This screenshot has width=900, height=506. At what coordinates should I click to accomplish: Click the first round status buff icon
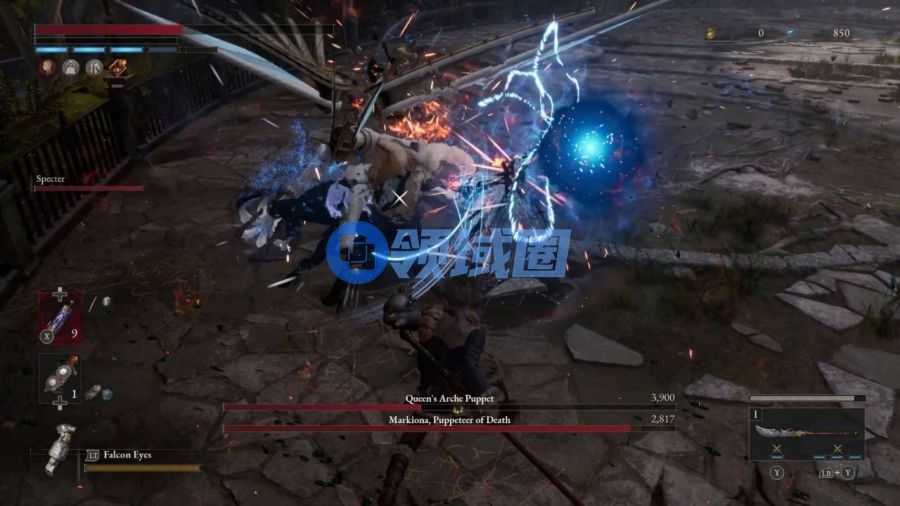click(x=47, y=68)
